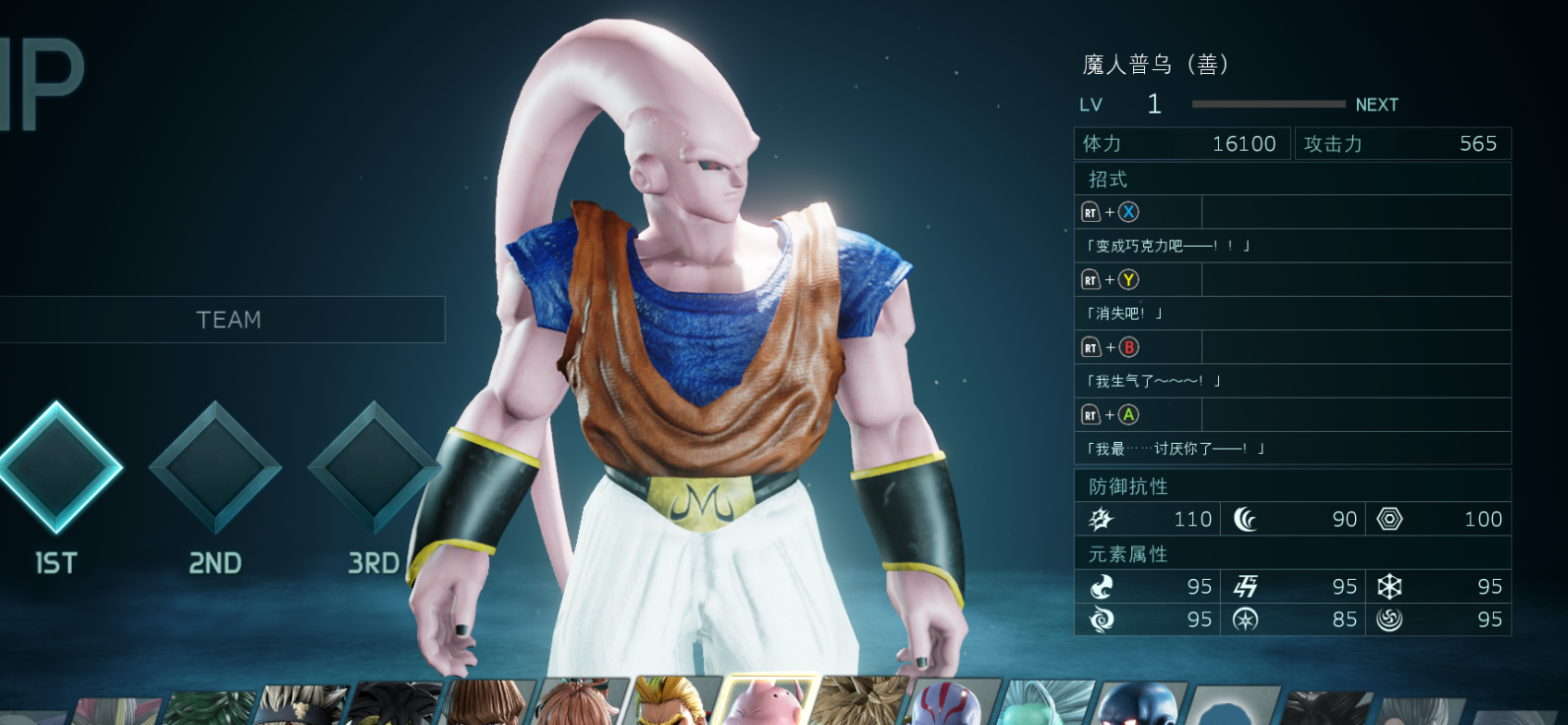This screenshot has width=1568, height=725.
Task: Pick the white-and-red masked character portrait
Action: 948,704
